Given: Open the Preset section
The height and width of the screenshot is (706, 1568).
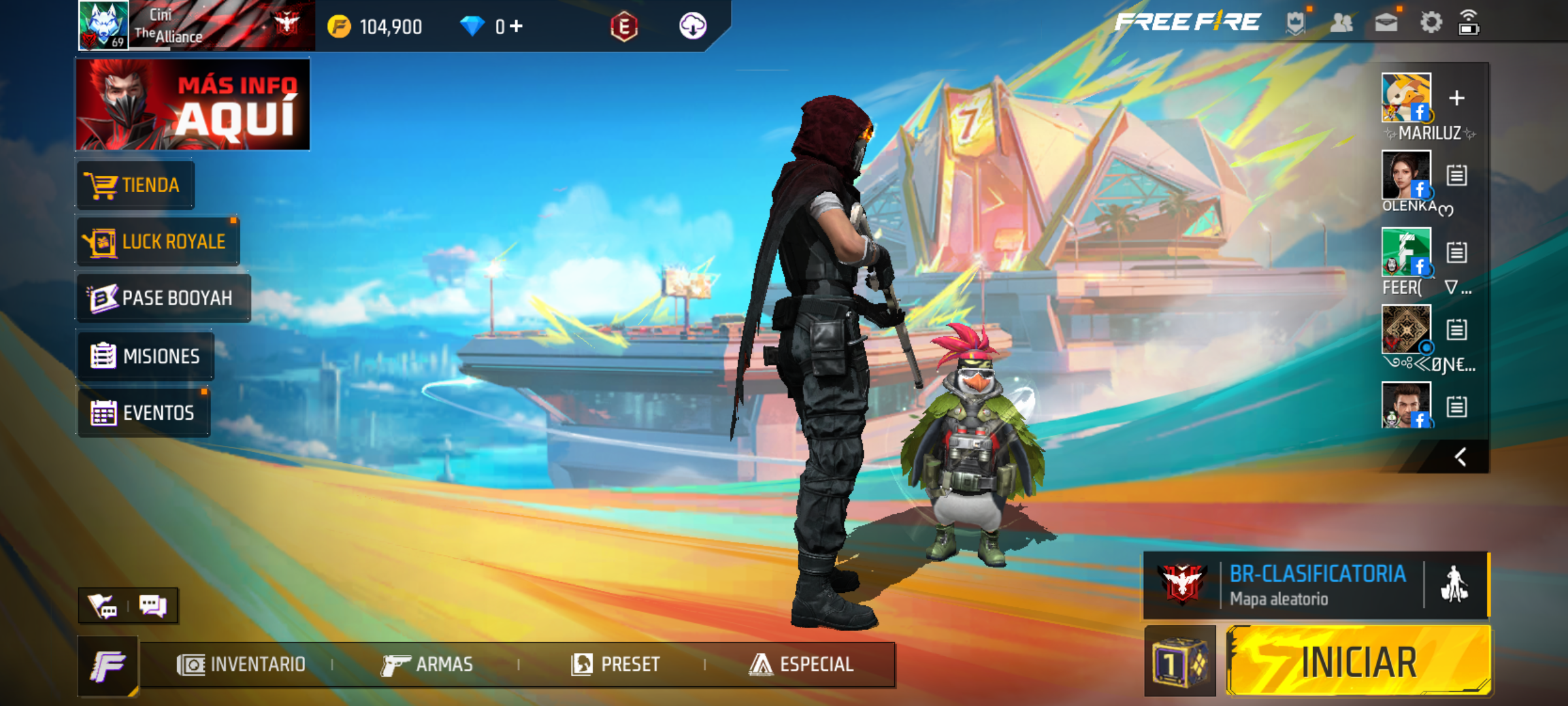Looking at the screenshot, I should point(615,665).
